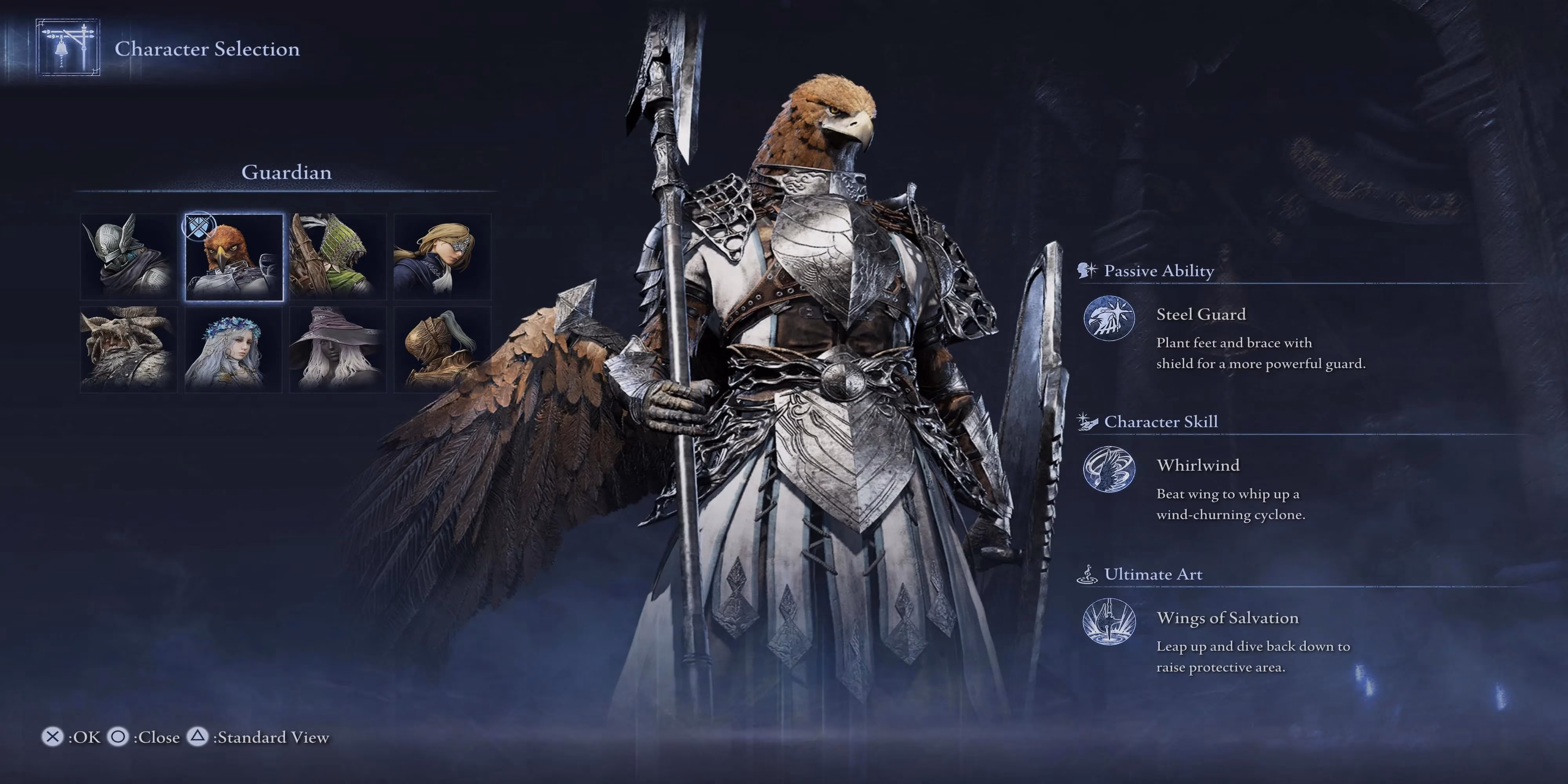Select the Wings of Salvation ultimate art icon
This screenshot has height=784, width=1568.
1109,621
